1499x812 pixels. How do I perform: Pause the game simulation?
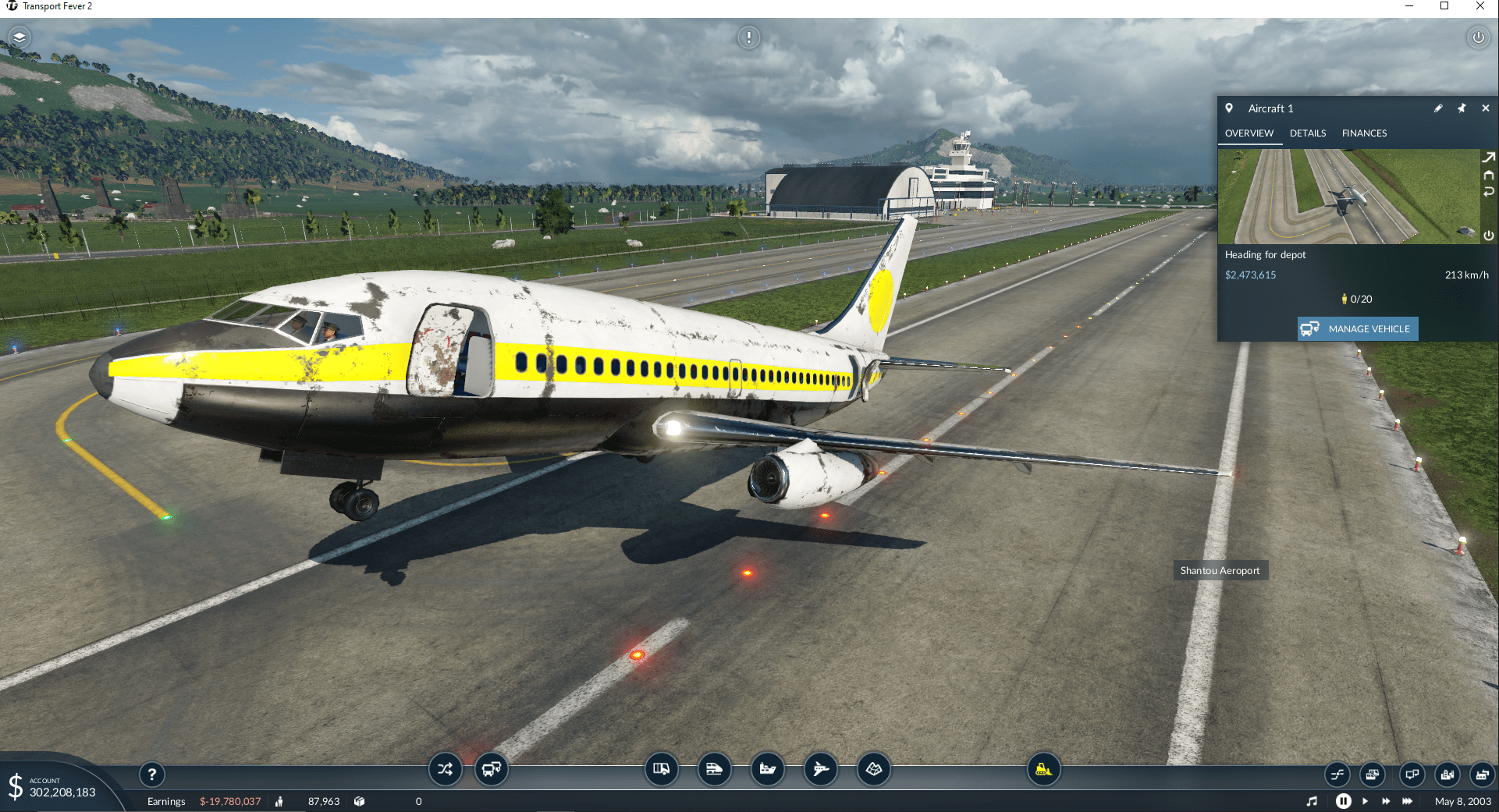[1343, 801]
